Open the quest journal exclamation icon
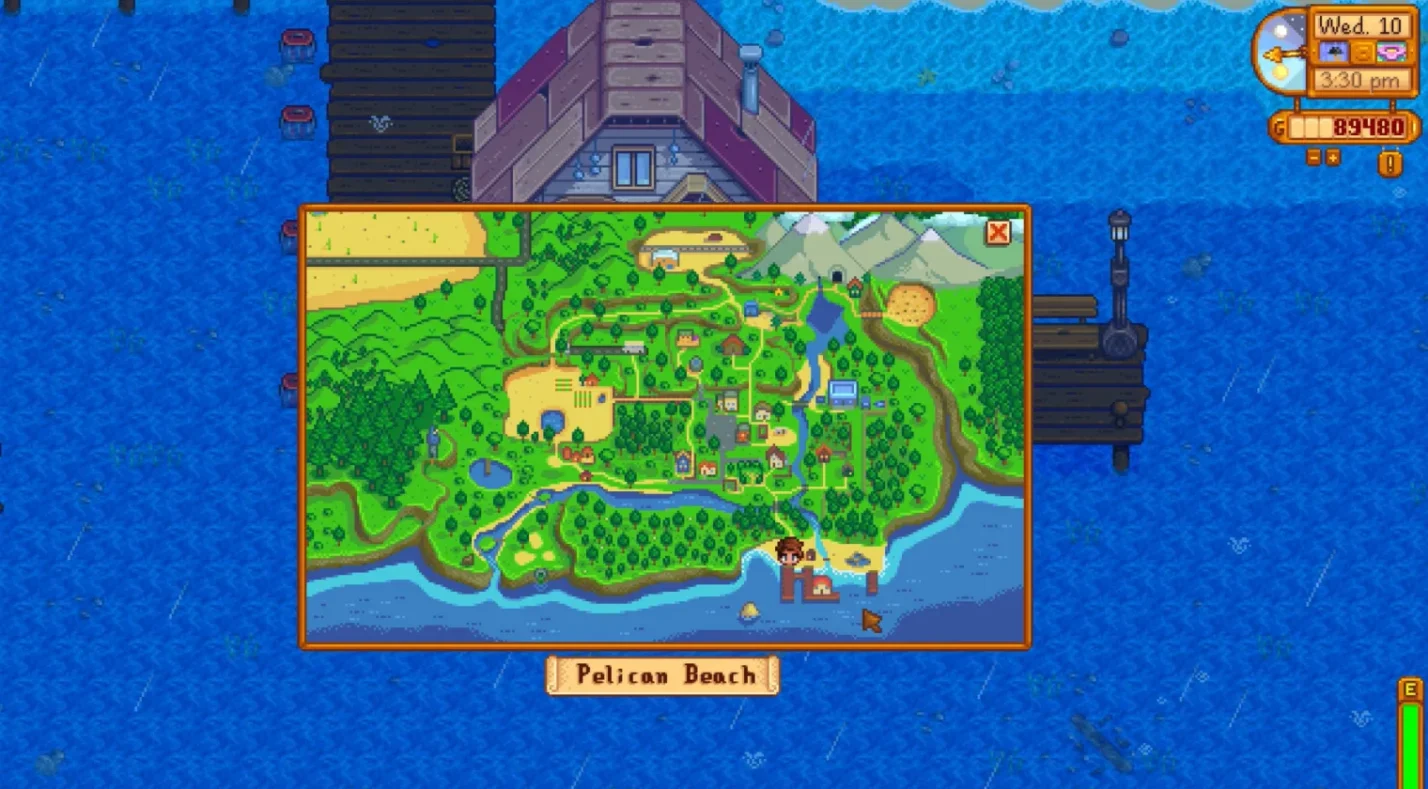This screenshot has height=789, width=1428. [x=1390, y=162]
